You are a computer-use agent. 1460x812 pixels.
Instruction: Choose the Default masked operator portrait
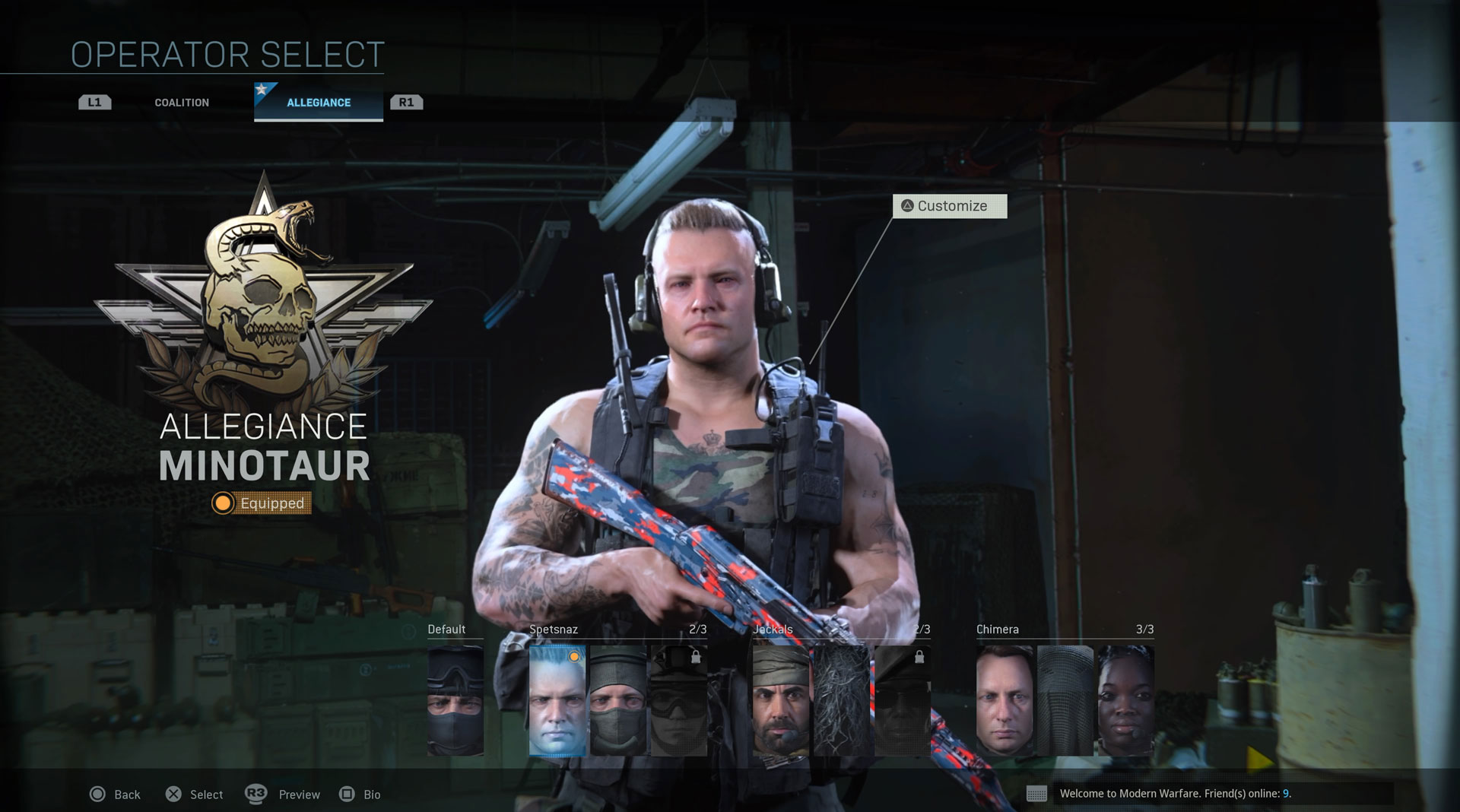click(x=455, y=700)
